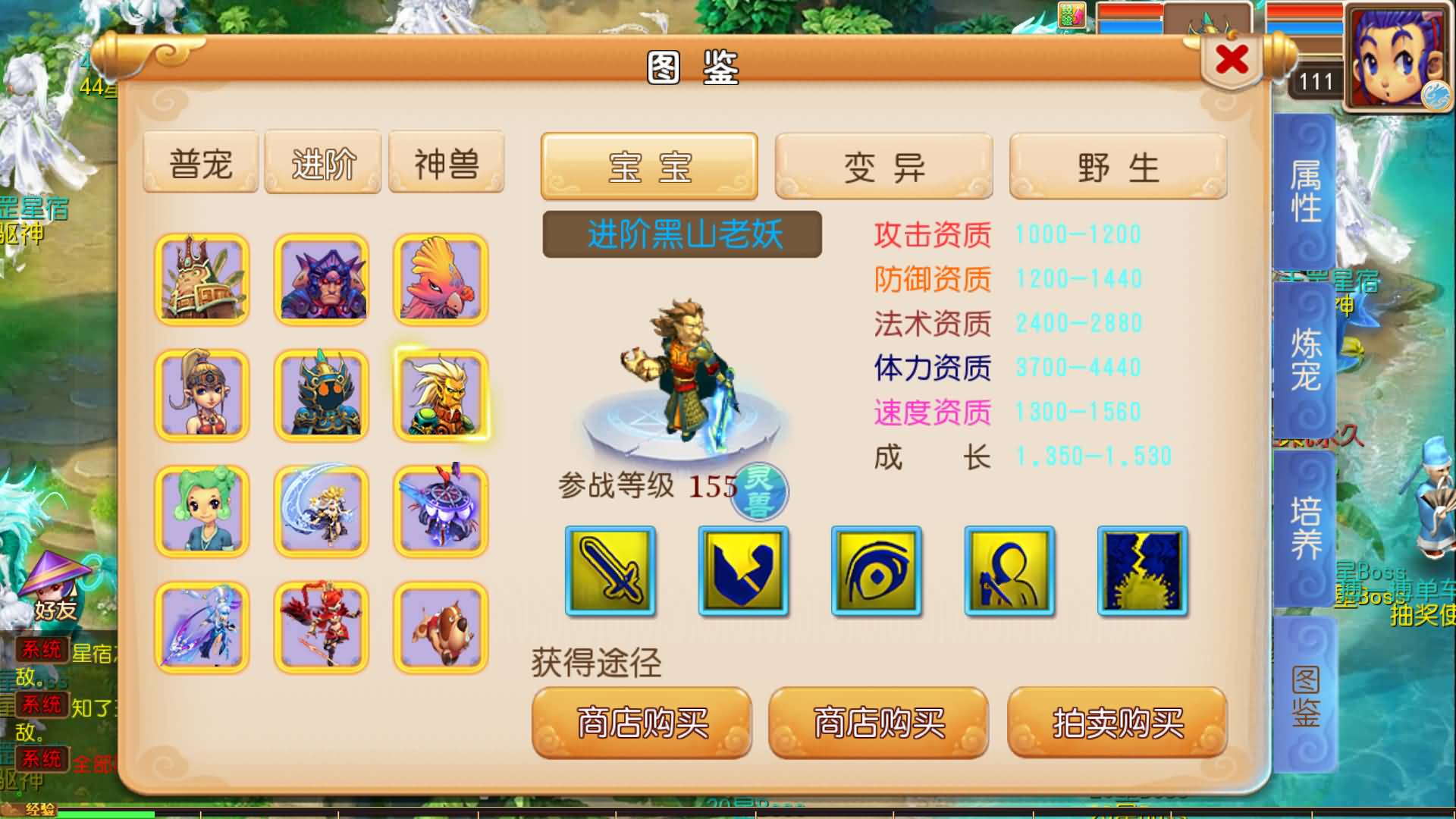The height and width of the screenshot is (819, 1456).
Task: Switch to the 神兽 category tab
Action: pos(445,162)
